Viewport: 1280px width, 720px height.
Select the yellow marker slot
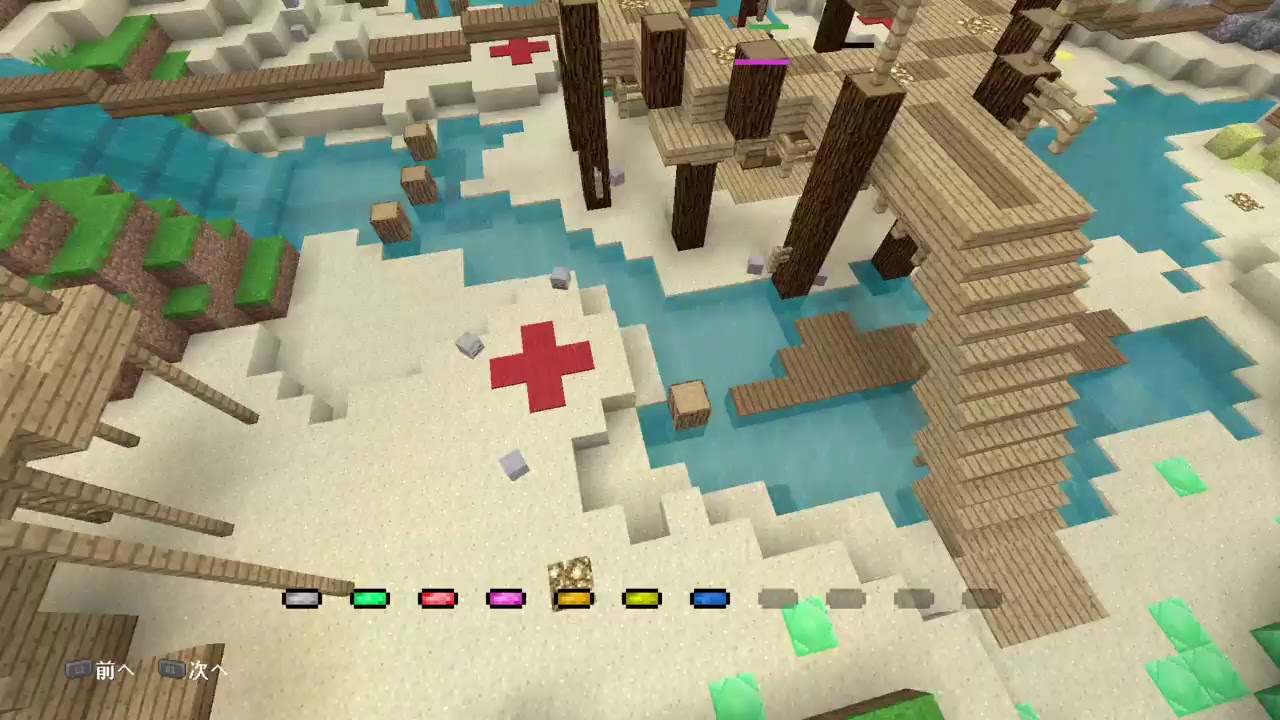pyautogui.click(x=641, y=598)
